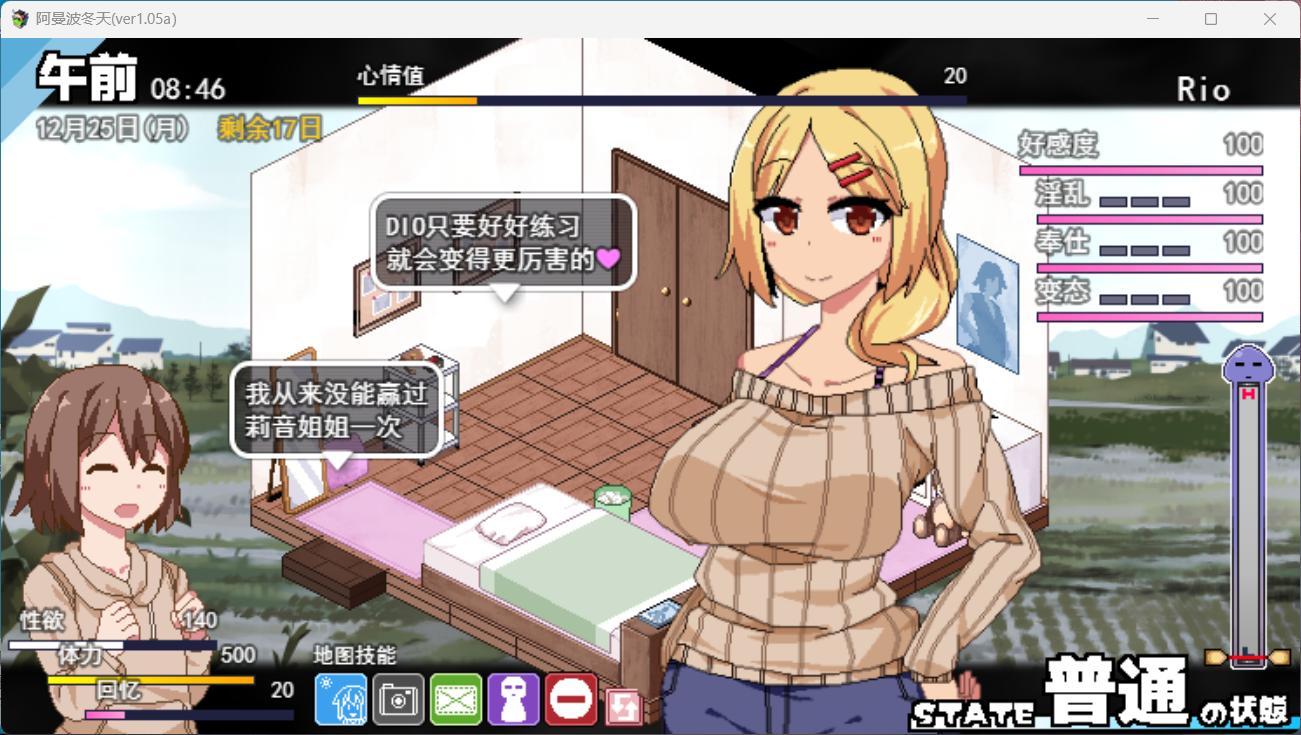The height and width of the screenshot is (735, 1301).
Task: Select the green envelope map skill
Action: pos(456,699)
